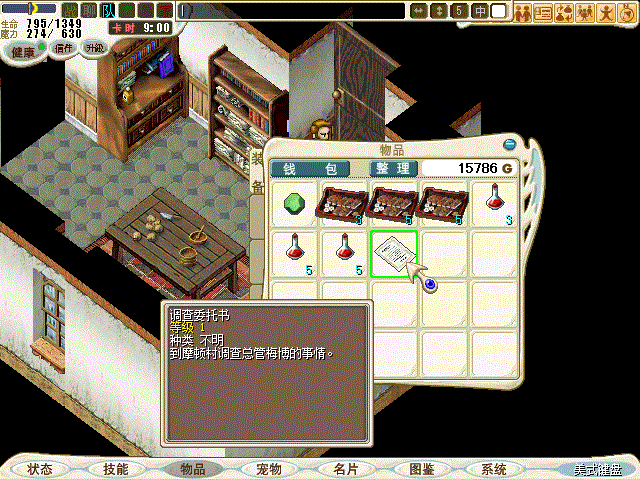
Task: Select the green gem item slot
Action: pos(295,204)
